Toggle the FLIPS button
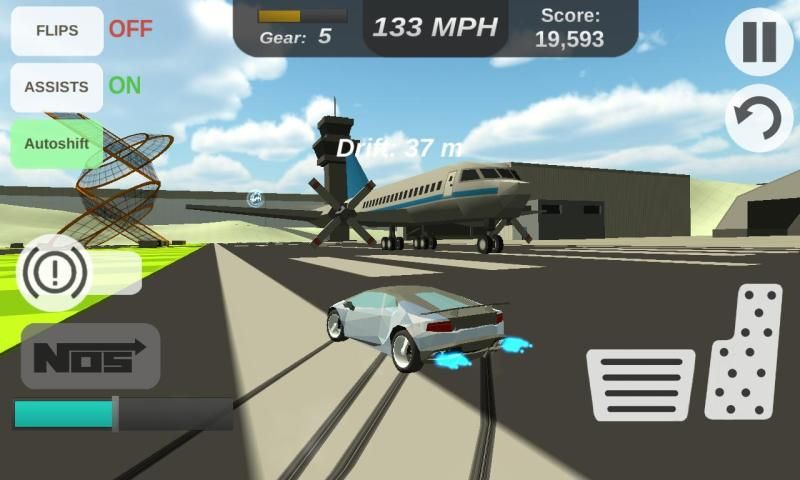The width and height of the screenshot is (800, 480). pos(57,30)
